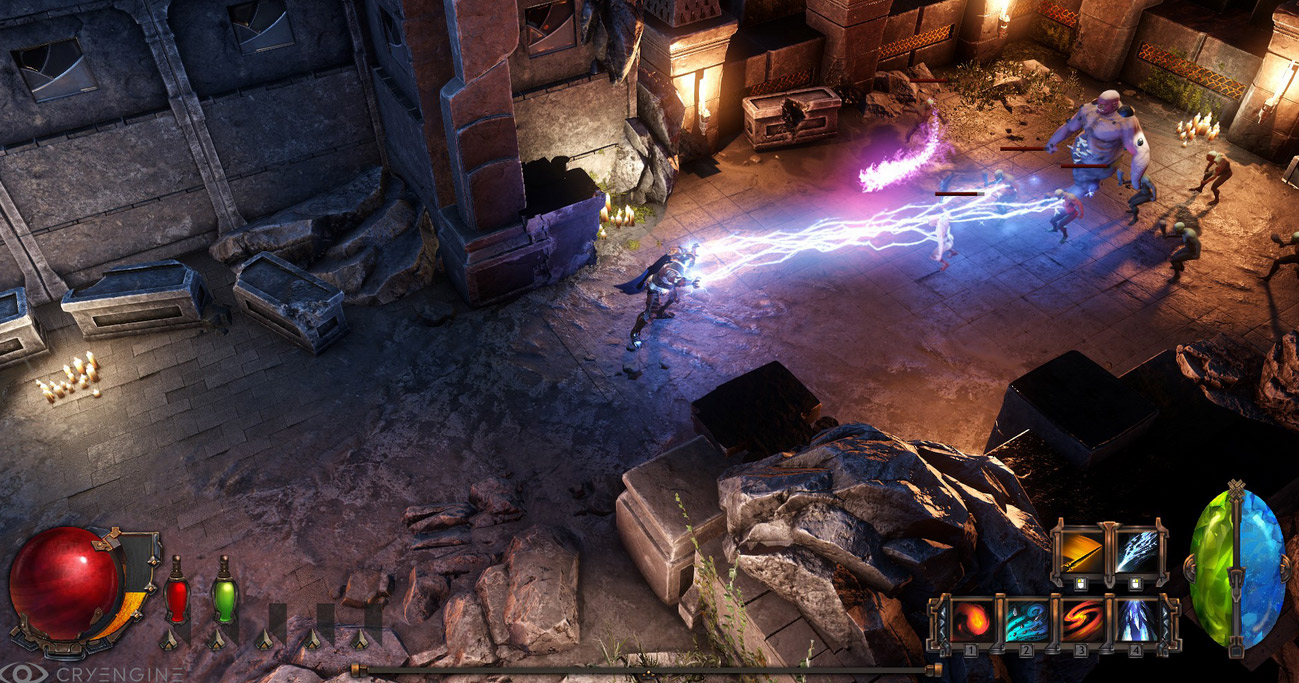
Task: Activate the teal wind gust skill in slot 2
Action: [1025, 621]
